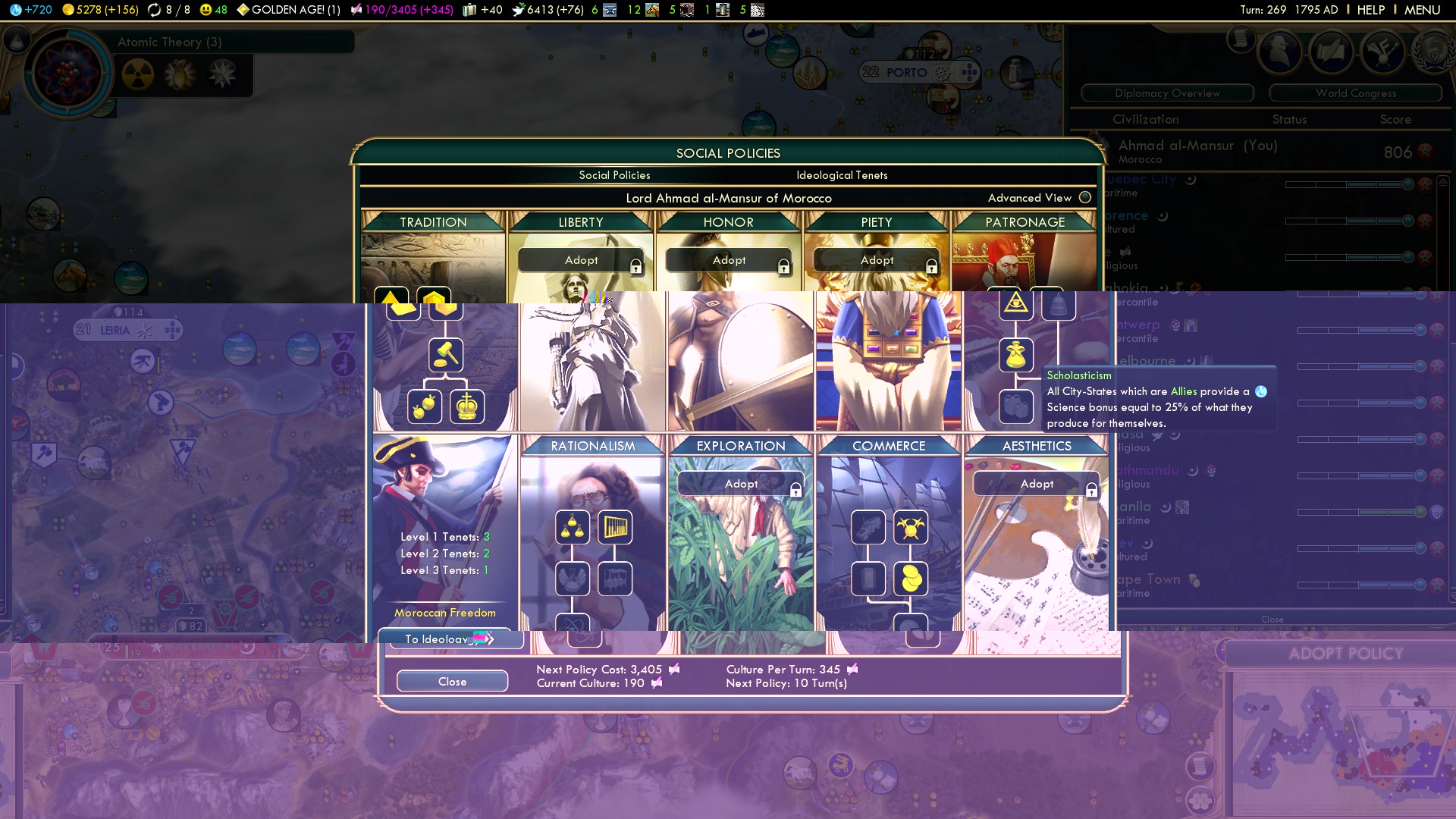
Task: Open the Diplomacy Overview
Action: pyautogui.click(x=1167, y=93)
